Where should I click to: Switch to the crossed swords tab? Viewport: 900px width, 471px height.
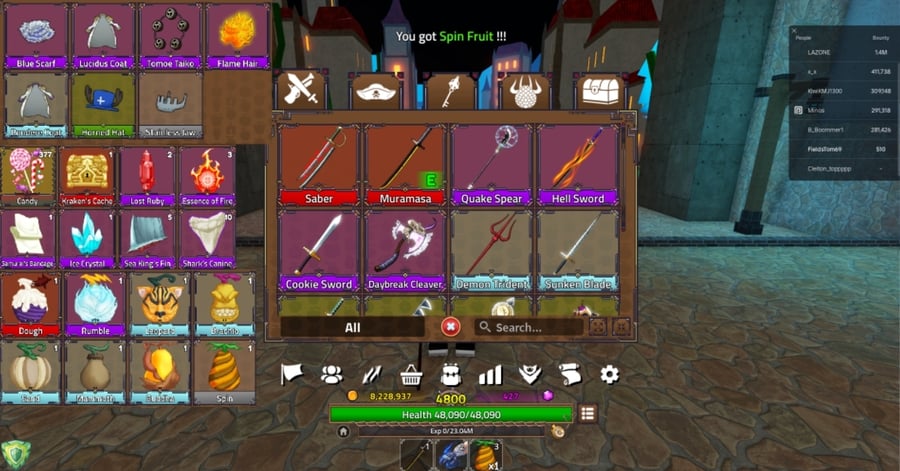301,92
